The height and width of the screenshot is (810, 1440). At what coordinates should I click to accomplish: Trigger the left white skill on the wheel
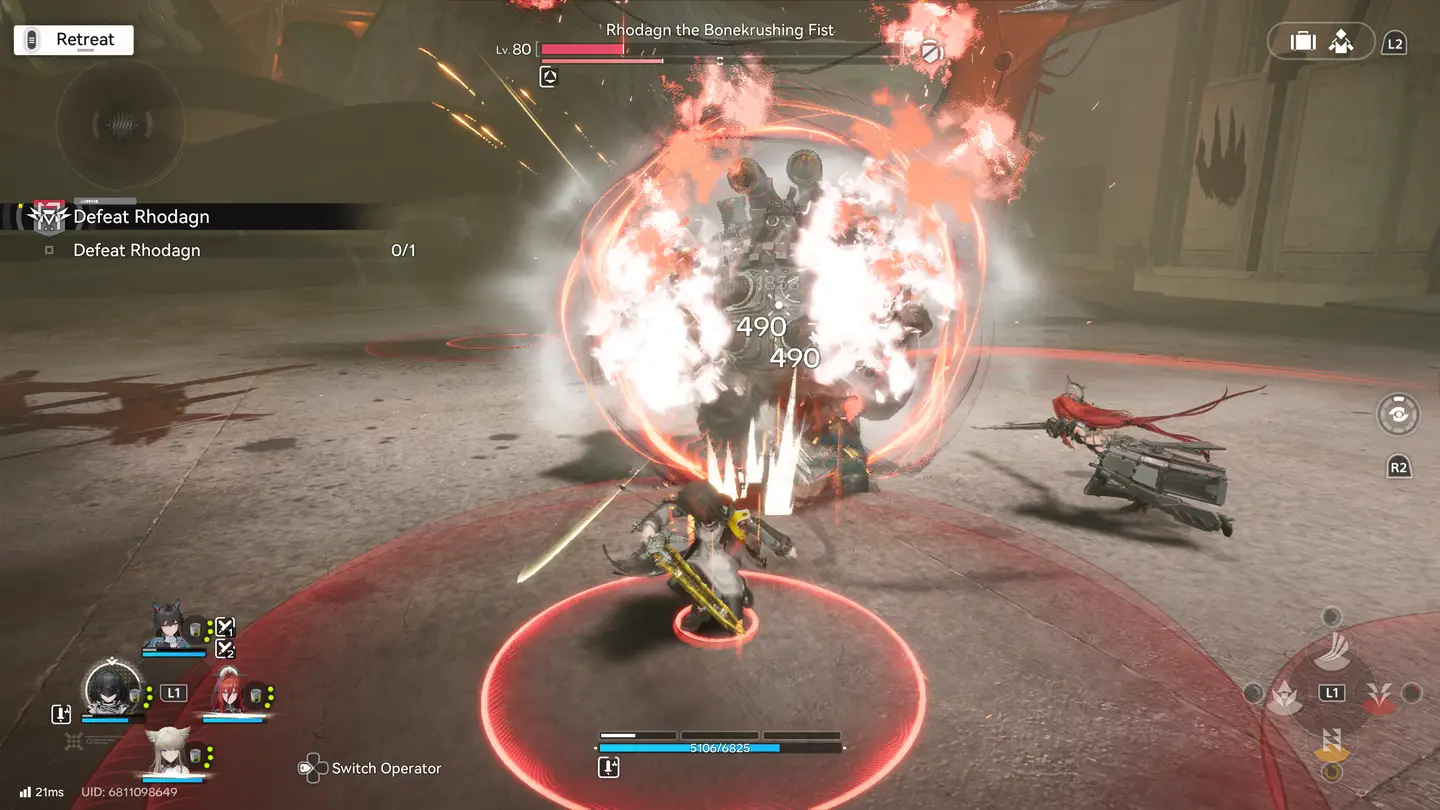click(1285, 695)
